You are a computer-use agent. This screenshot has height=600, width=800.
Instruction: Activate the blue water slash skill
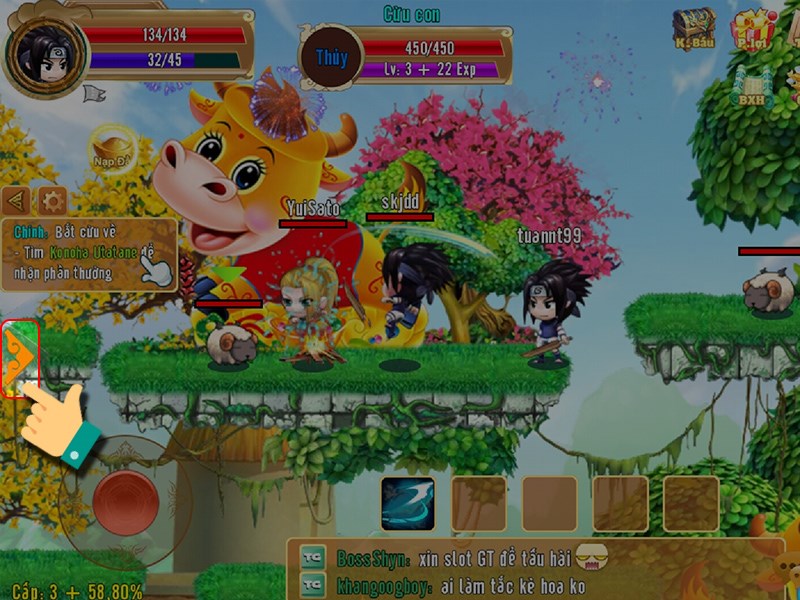coord(407,503)
